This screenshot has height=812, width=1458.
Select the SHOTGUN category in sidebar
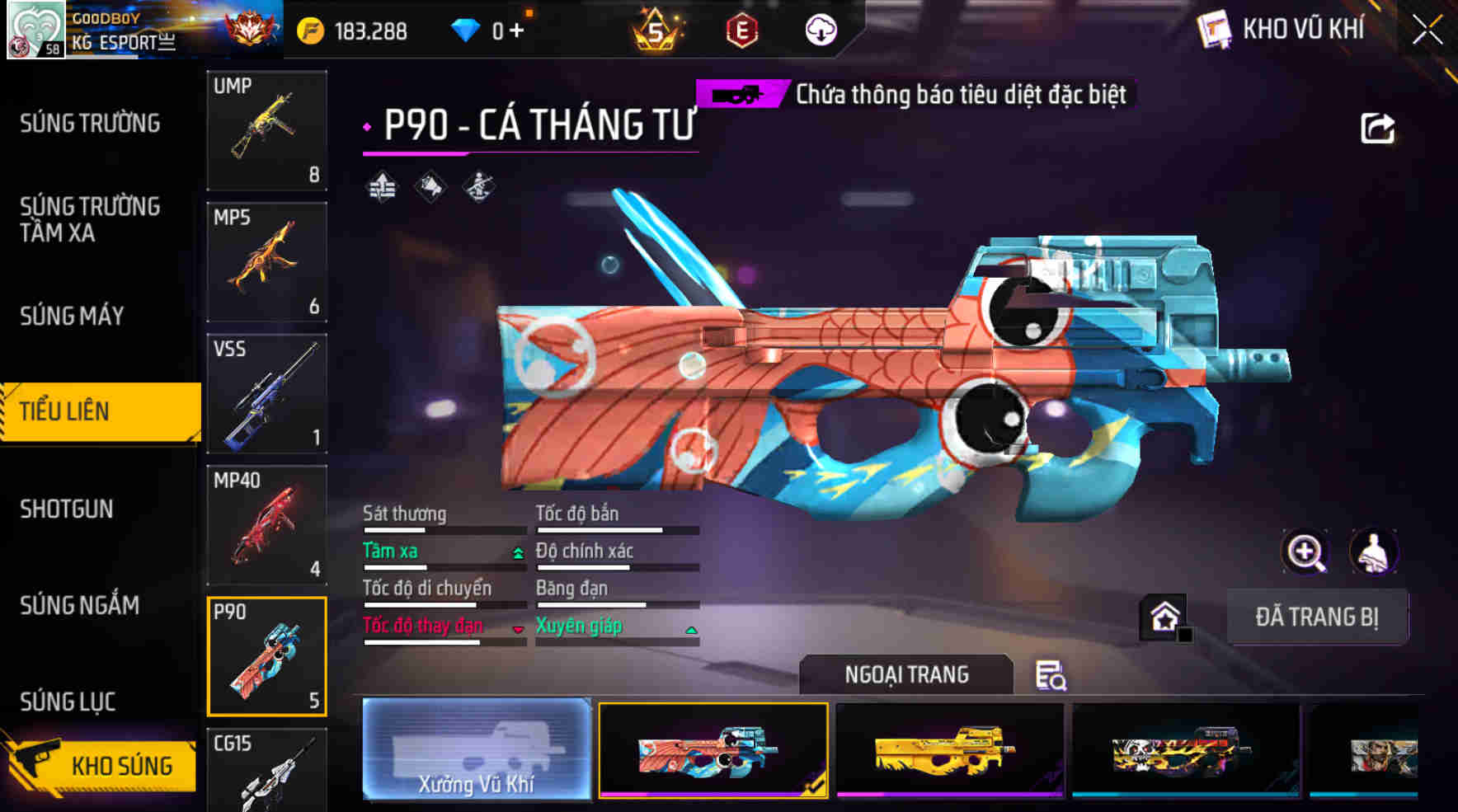(66, 509)
